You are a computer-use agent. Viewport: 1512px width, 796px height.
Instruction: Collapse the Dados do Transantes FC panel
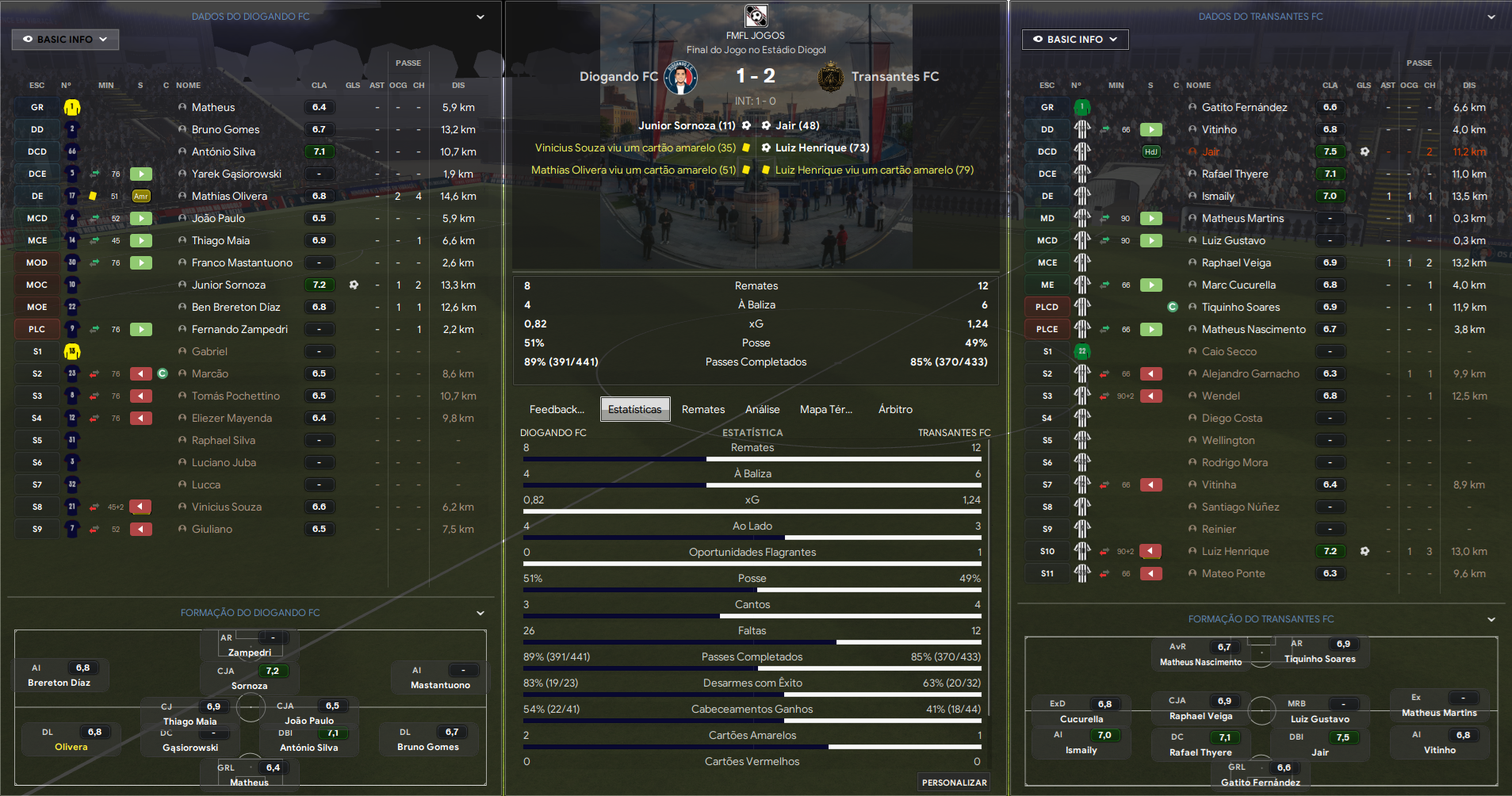[1491, 17]
